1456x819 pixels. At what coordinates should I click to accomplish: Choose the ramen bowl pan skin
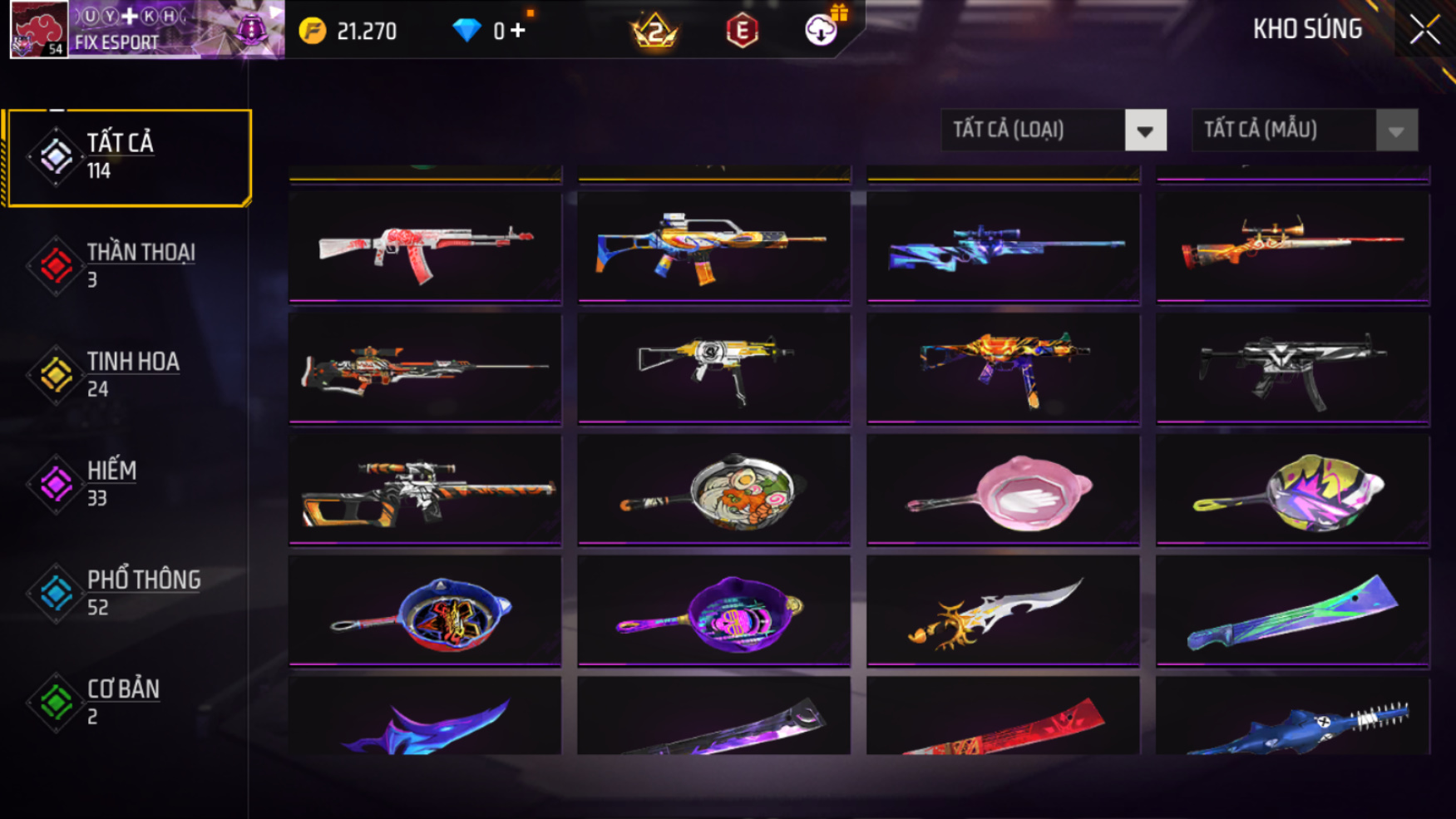(714, 491)
